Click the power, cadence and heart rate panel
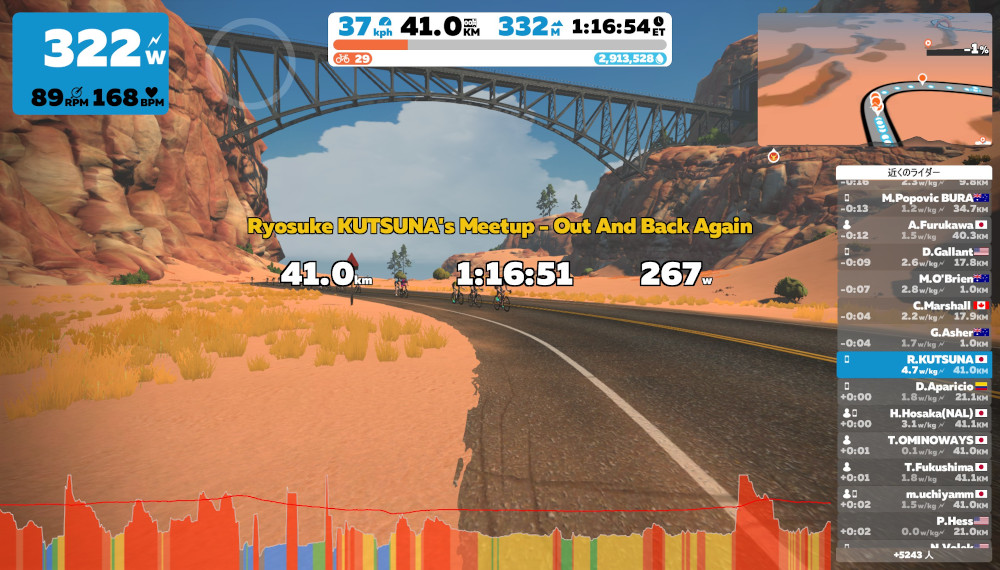Viewport: 1000px width, 570px height. click(91, 63)
